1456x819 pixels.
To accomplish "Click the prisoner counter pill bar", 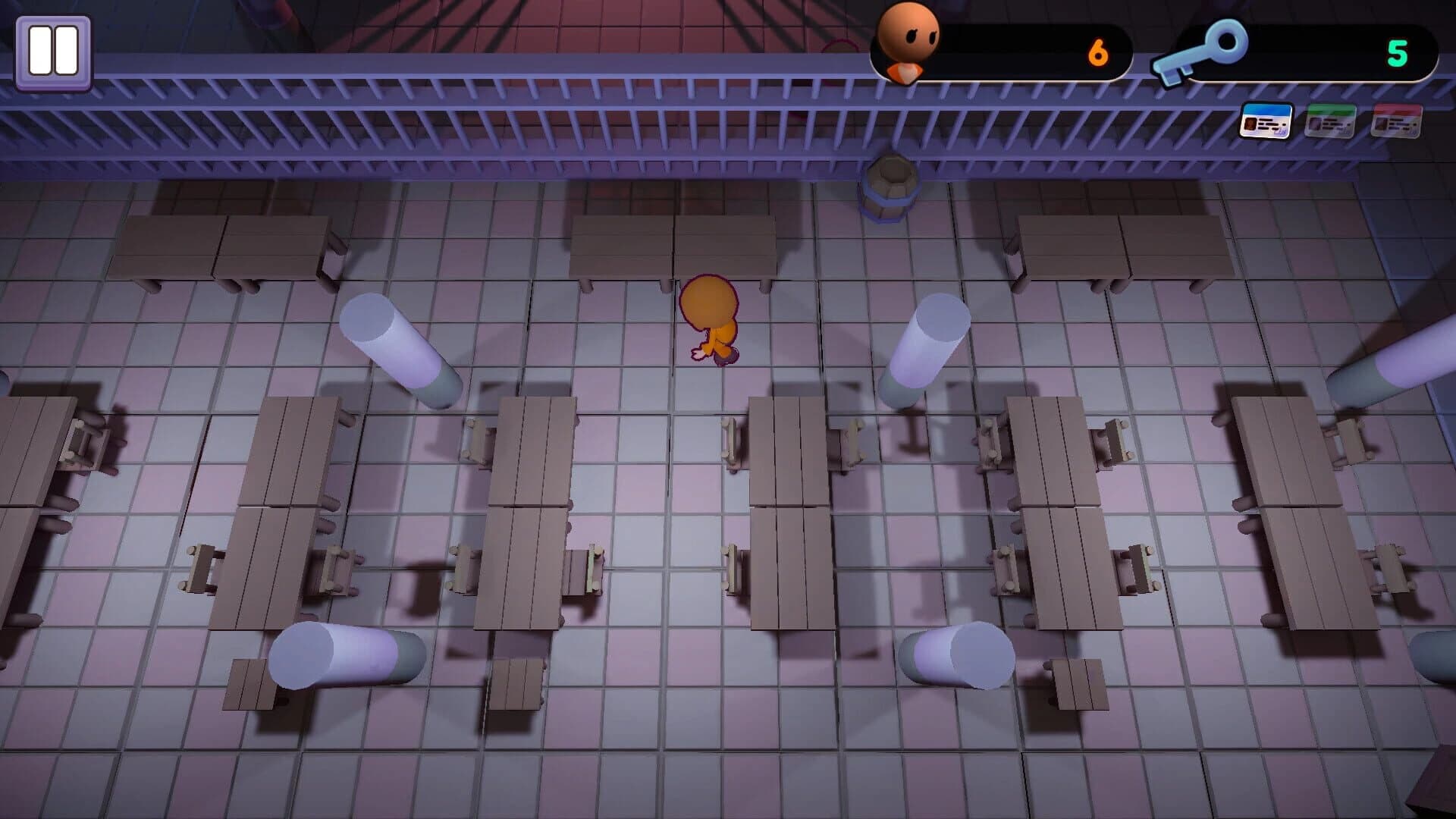I will [1009, 50].
